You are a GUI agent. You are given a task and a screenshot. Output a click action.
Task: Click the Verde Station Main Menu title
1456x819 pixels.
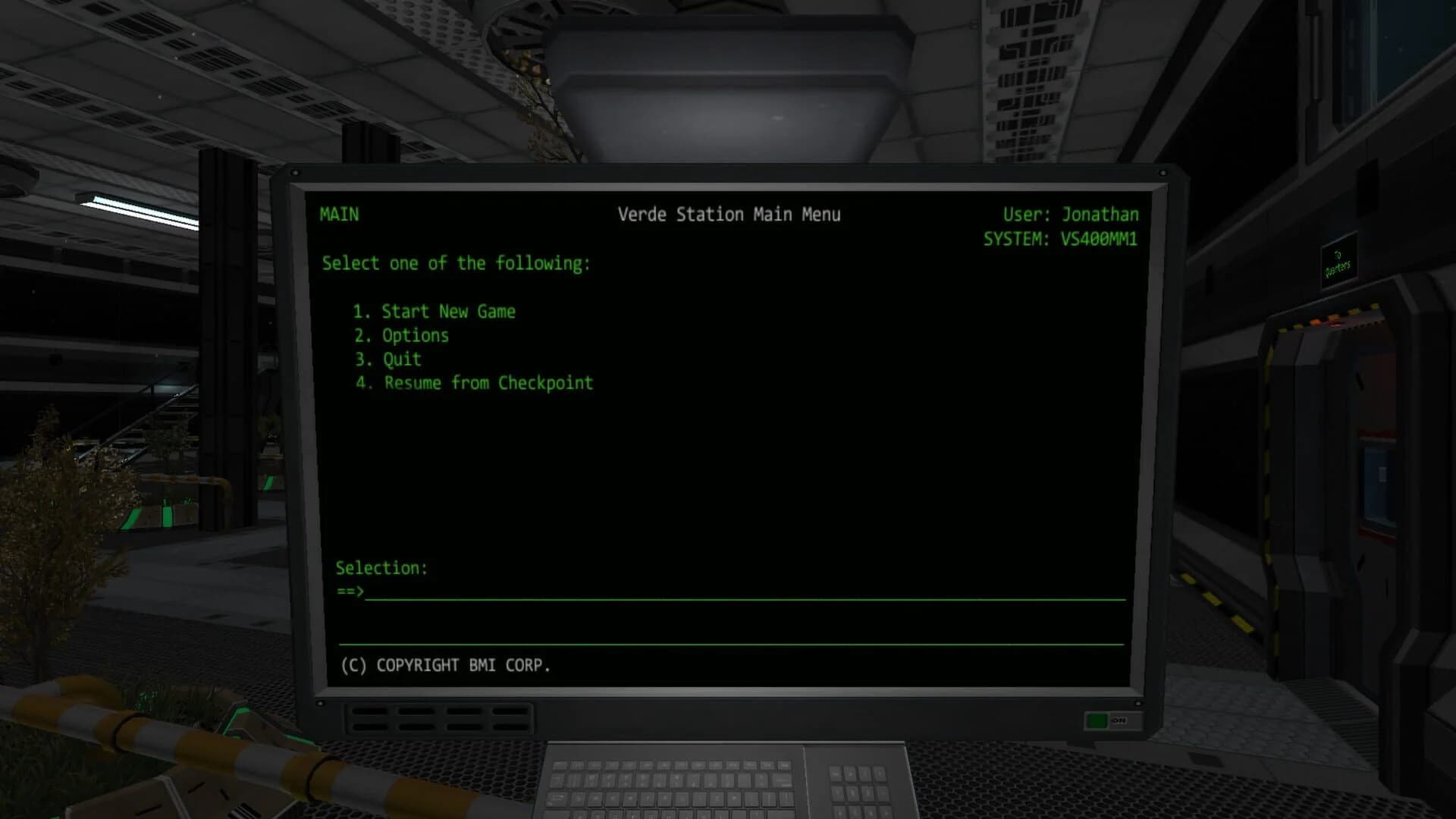(x=730, y=214)
